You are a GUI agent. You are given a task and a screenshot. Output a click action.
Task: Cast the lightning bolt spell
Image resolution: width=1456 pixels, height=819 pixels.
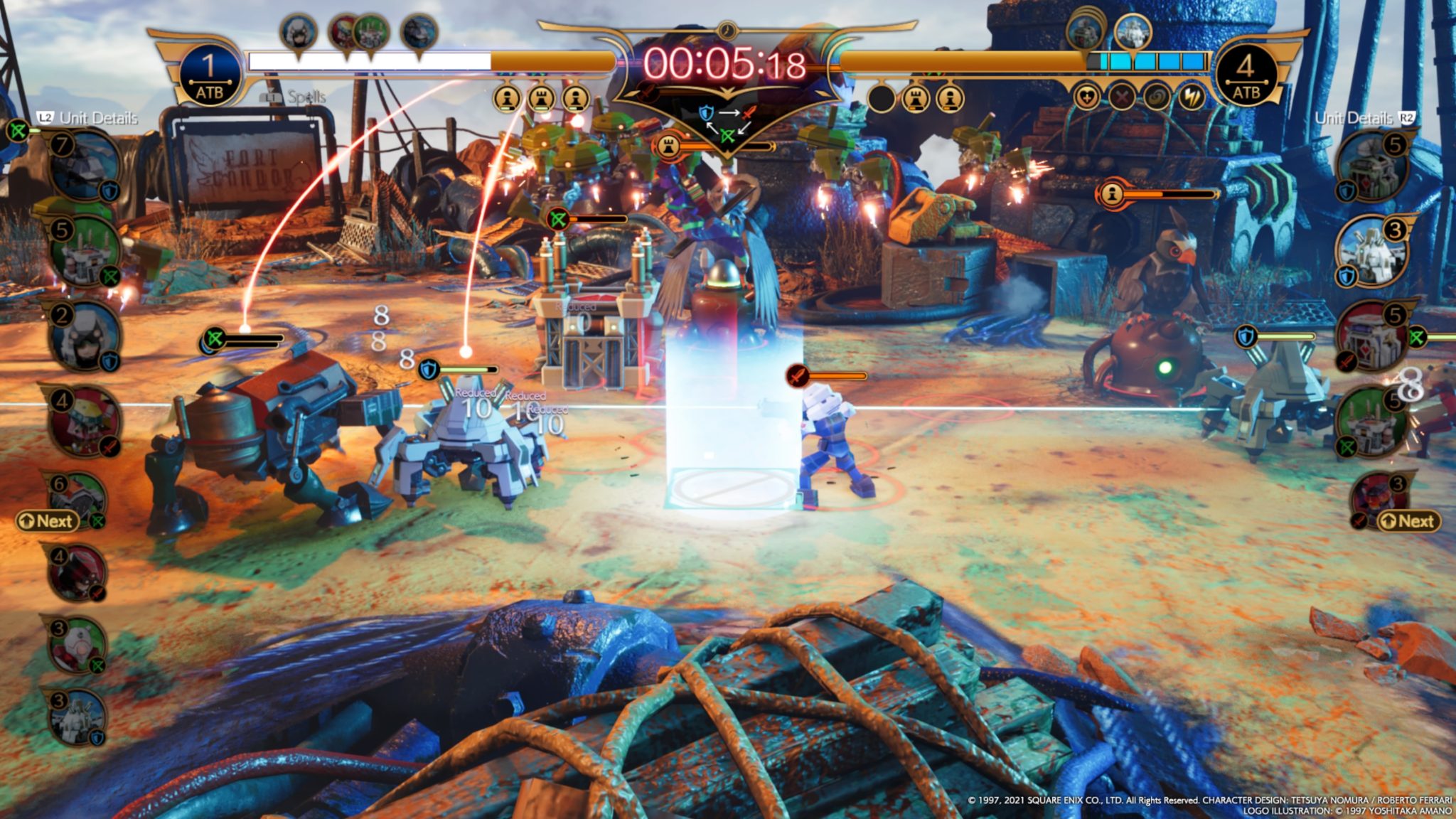click(x=1192, y=97)
